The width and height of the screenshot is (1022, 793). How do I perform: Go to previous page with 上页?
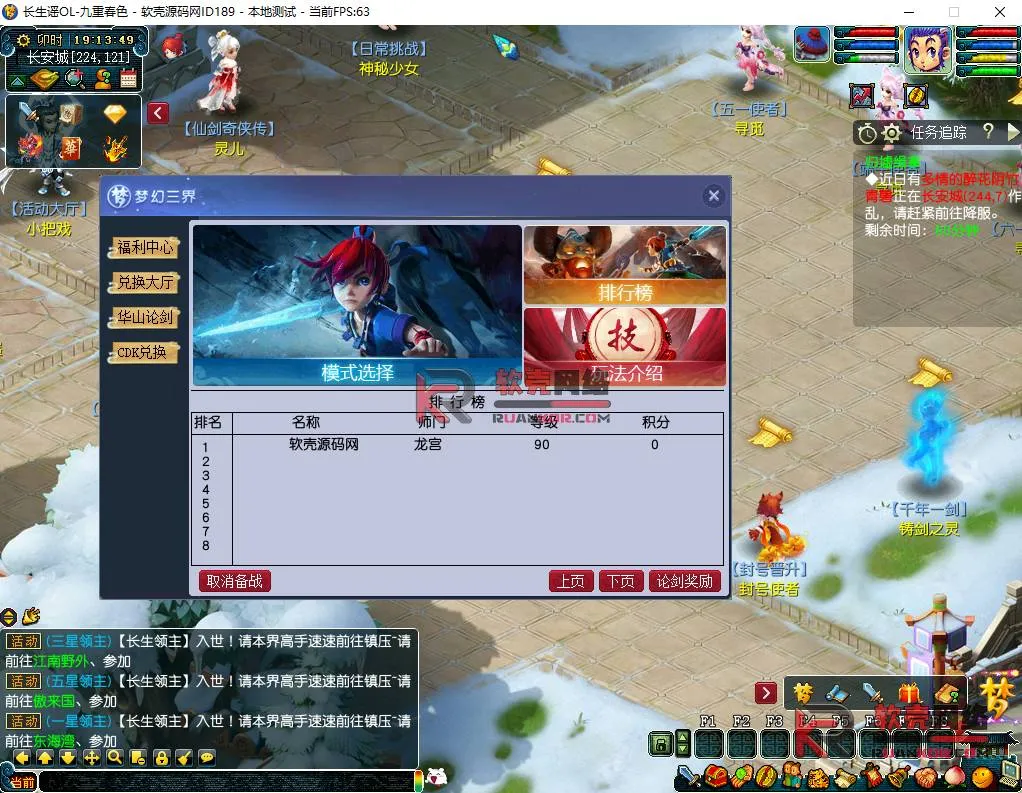(x=570, y=581)
